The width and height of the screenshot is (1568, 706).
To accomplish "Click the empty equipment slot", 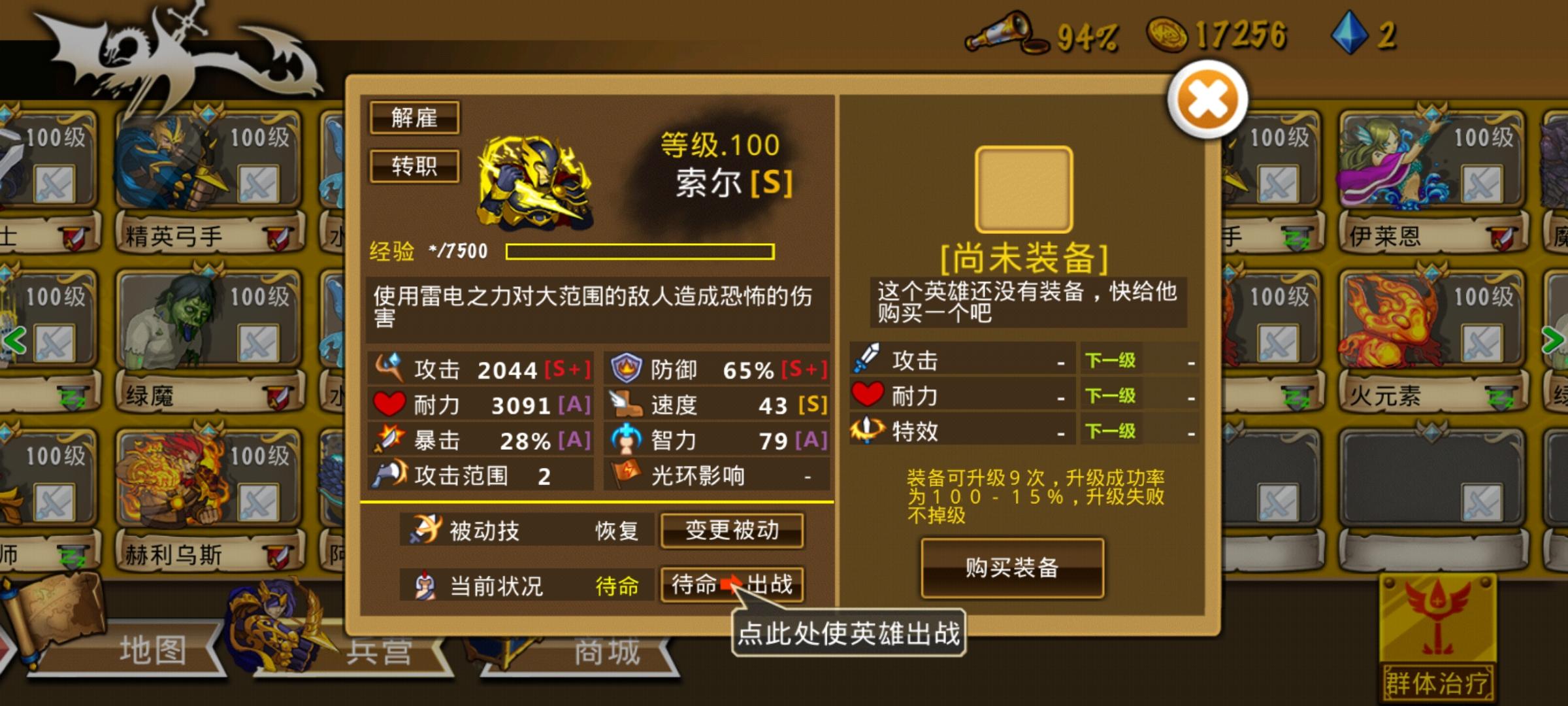I will tap(1024, 188).
